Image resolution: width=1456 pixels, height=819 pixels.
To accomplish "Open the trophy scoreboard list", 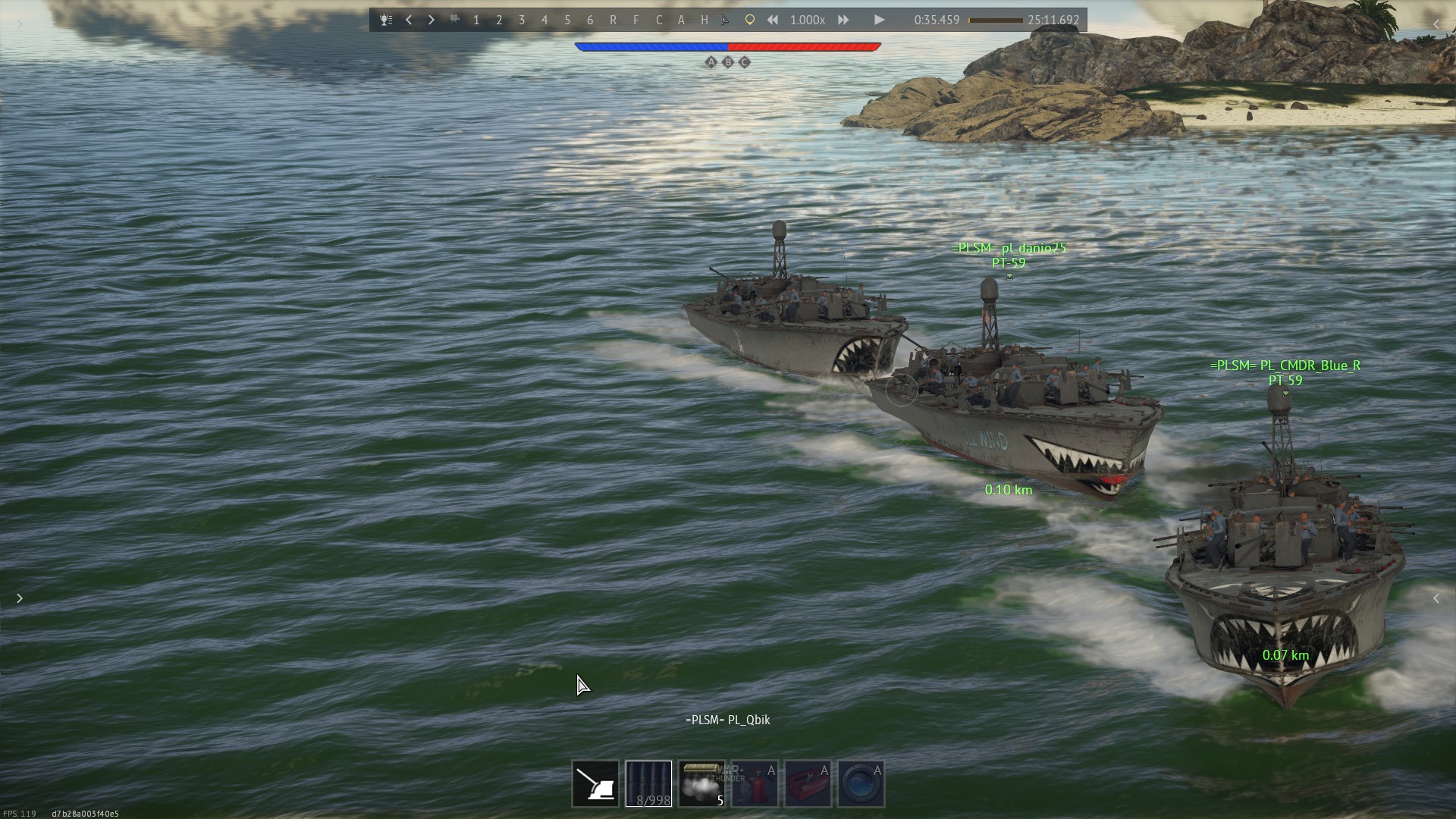I will click(386, 20).
